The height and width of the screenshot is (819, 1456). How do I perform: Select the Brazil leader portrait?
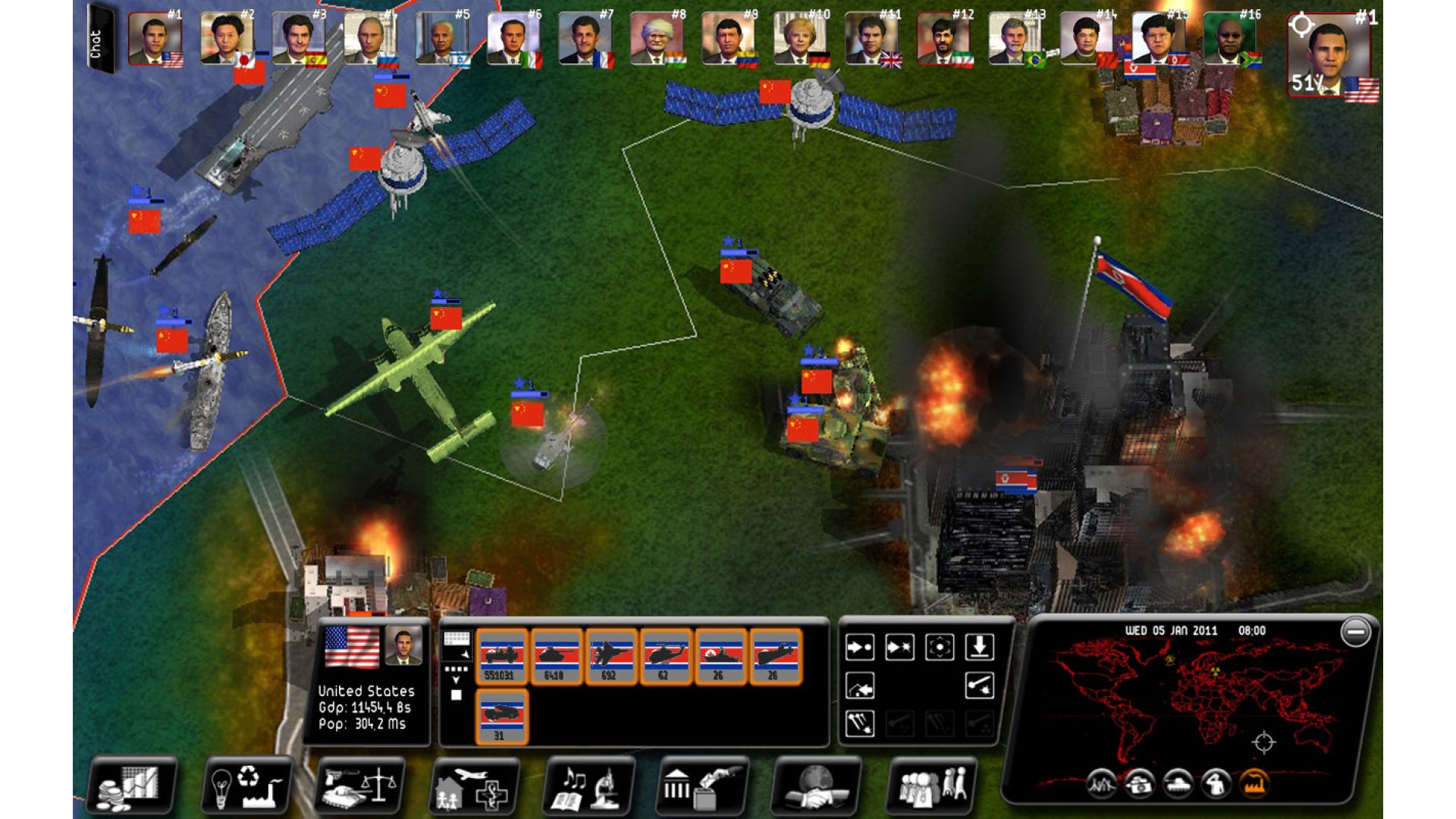tap(1015, 39)
